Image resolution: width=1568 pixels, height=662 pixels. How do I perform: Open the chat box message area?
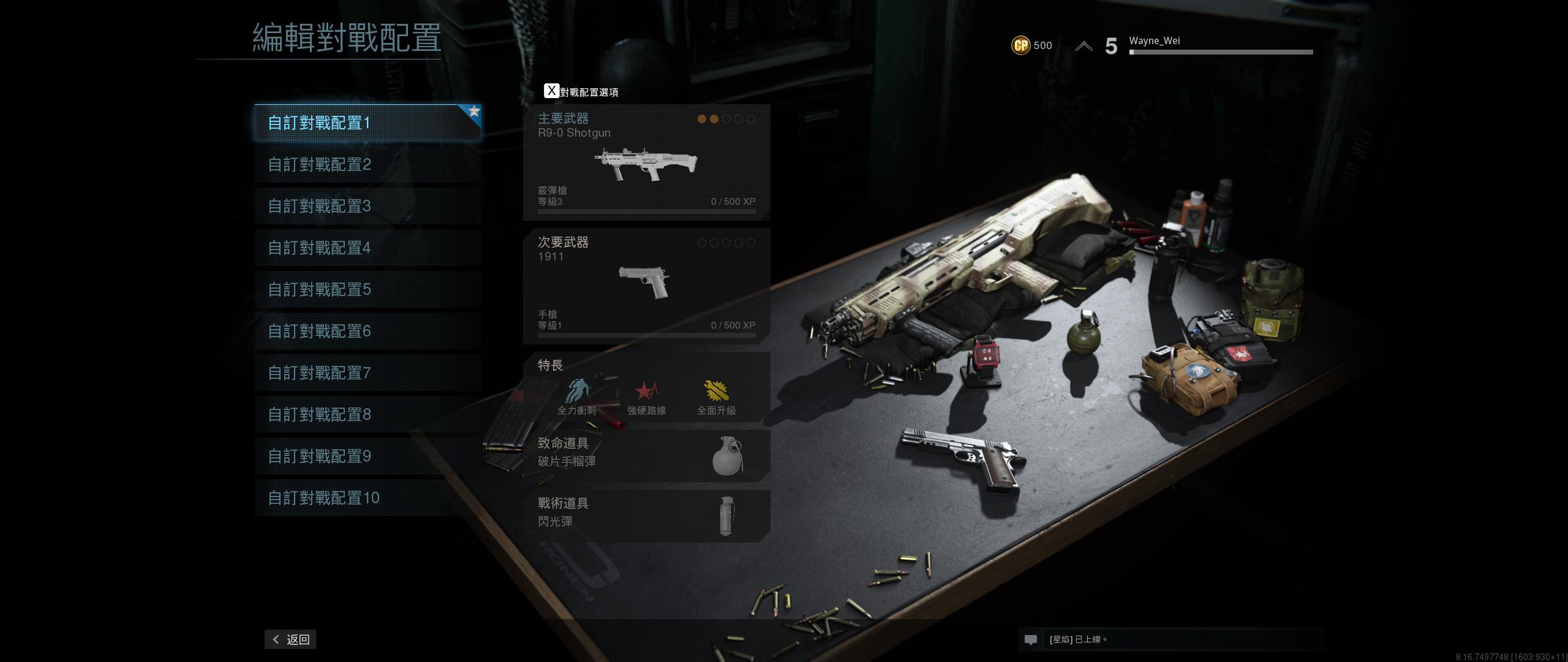[1170, 639]
